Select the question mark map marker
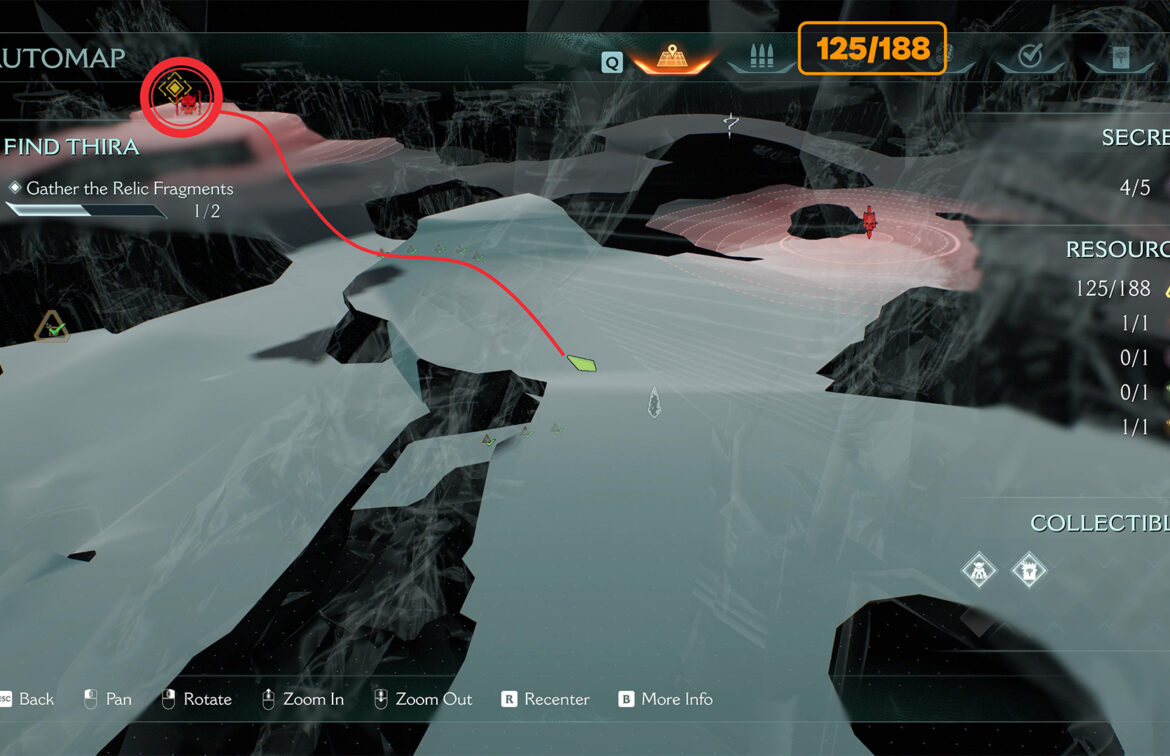 coord(731,125)
